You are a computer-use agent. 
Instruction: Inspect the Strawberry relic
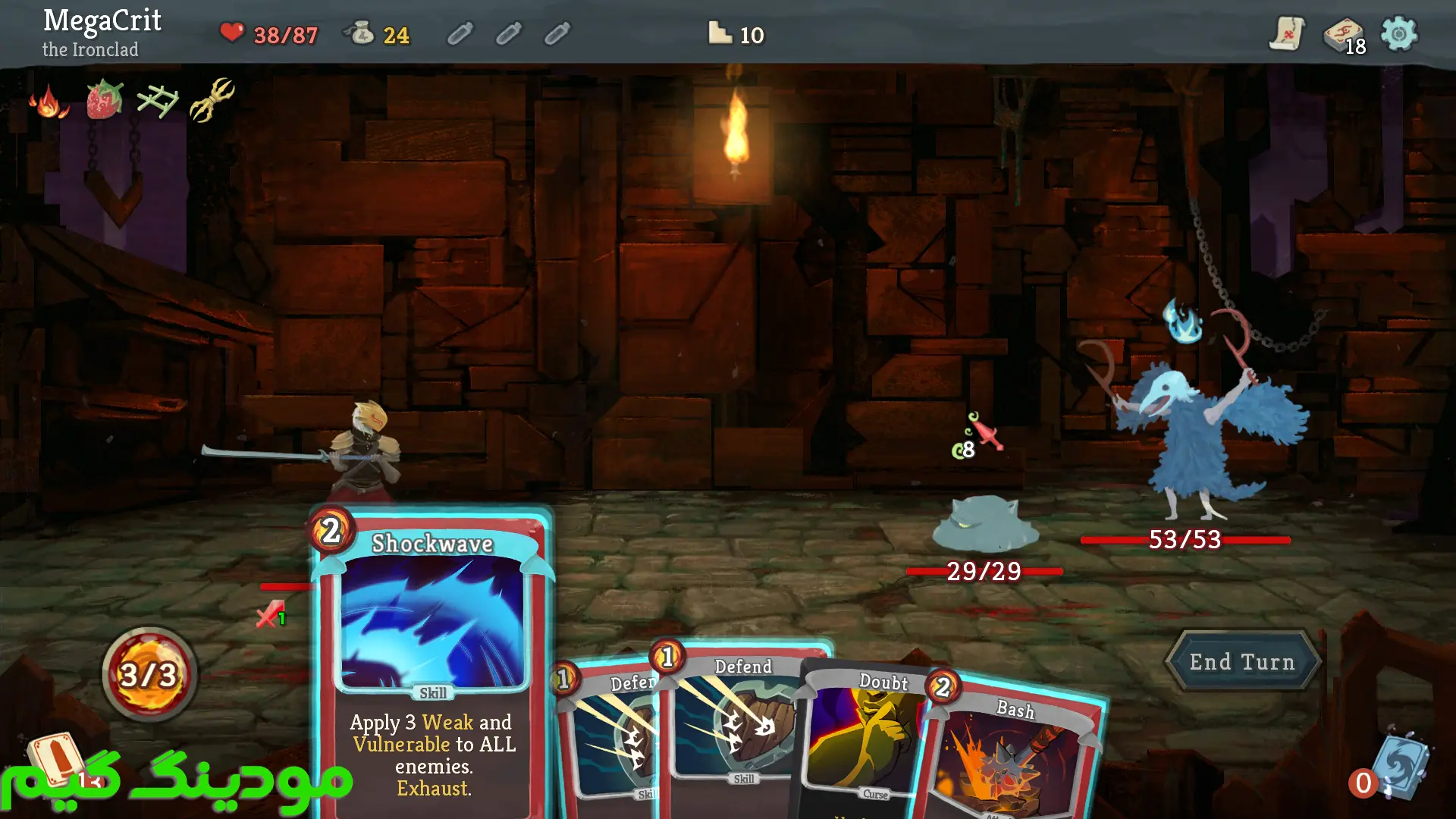(104, 100)
